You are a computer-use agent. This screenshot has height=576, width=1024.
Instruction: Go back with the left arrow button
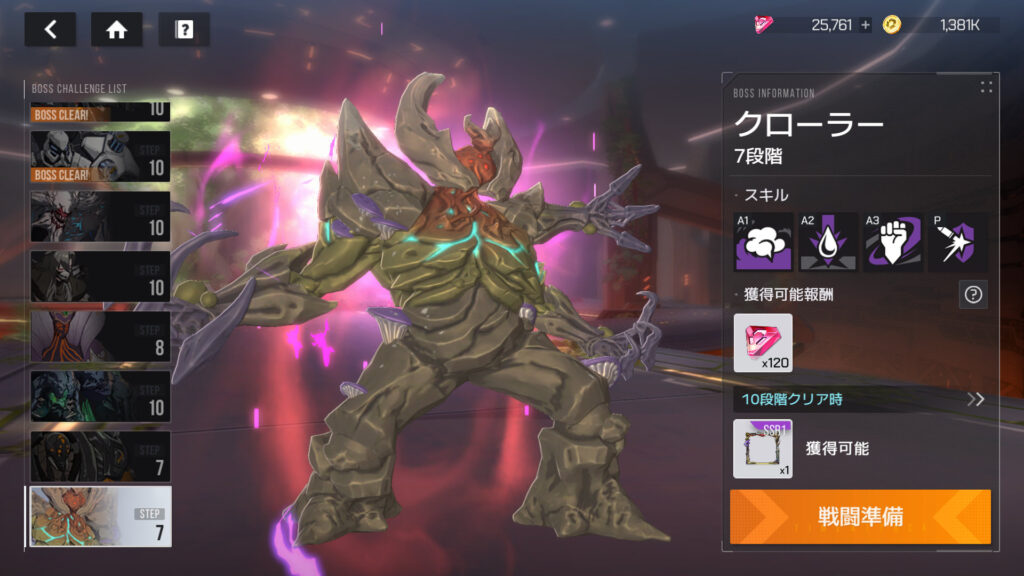51,29
